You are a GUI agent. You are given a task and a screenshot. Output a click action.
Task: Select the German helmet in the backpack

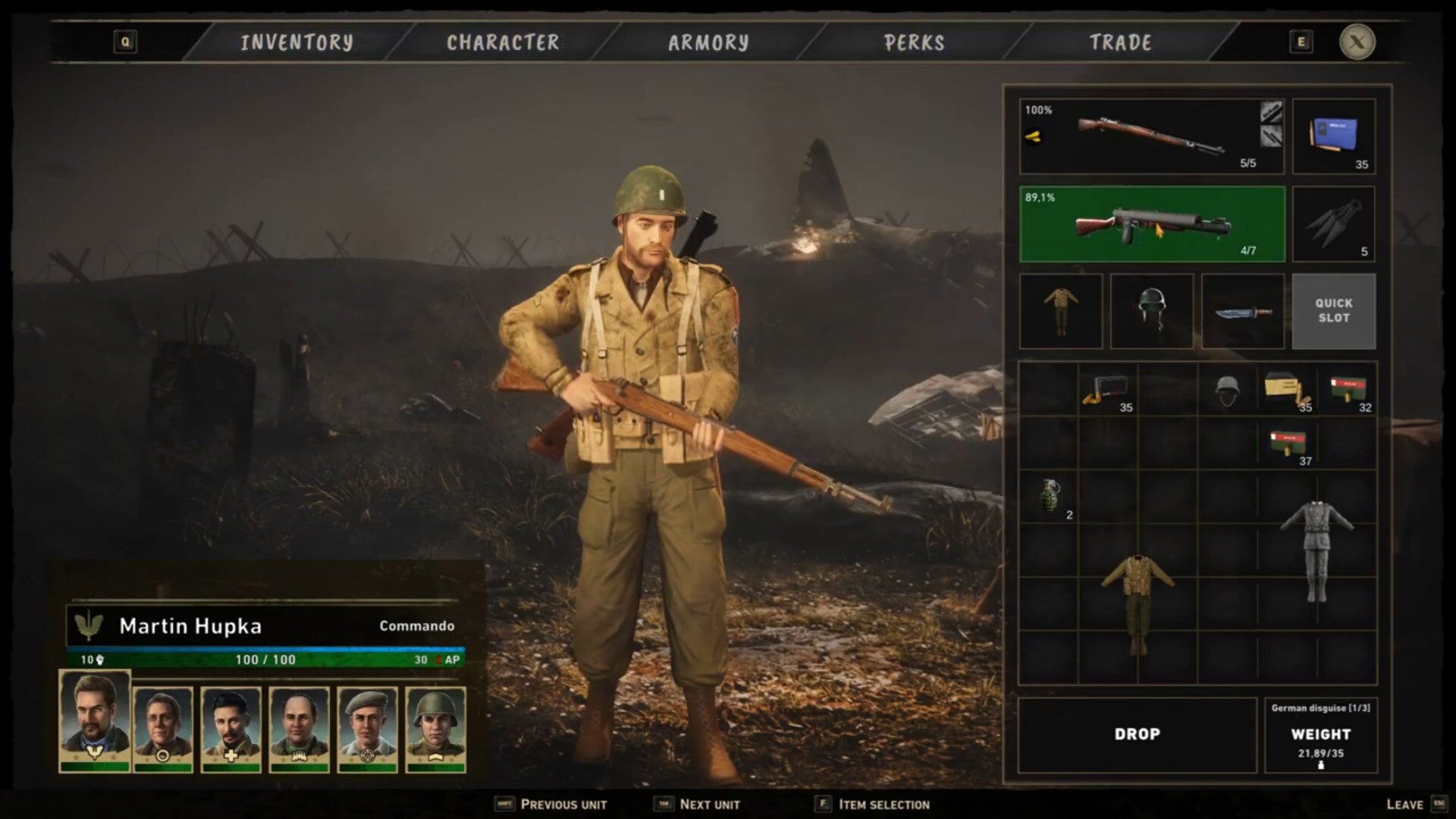(x=1226, y=391)
